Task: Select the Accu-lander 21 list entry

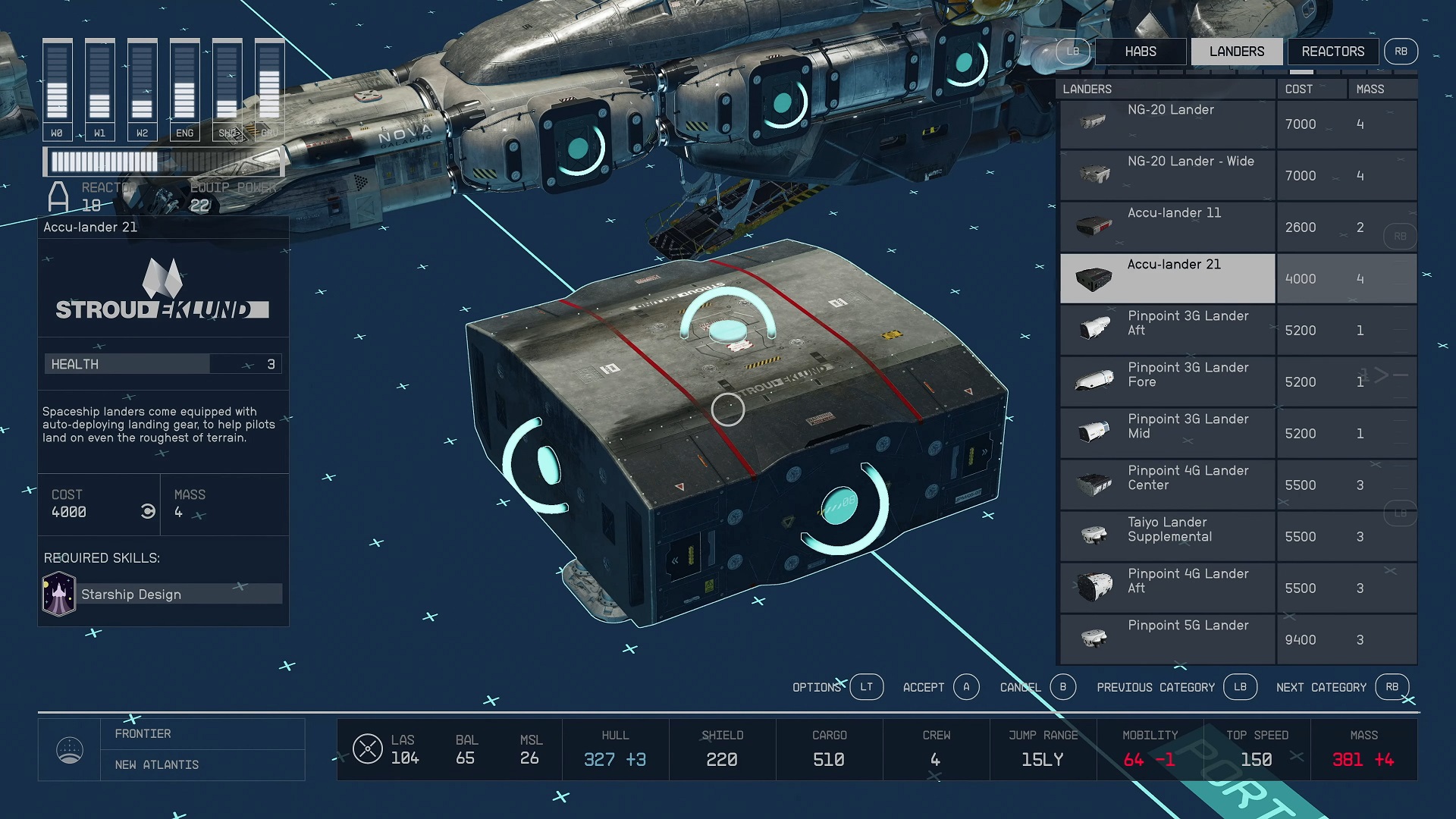Action: 1175,278
